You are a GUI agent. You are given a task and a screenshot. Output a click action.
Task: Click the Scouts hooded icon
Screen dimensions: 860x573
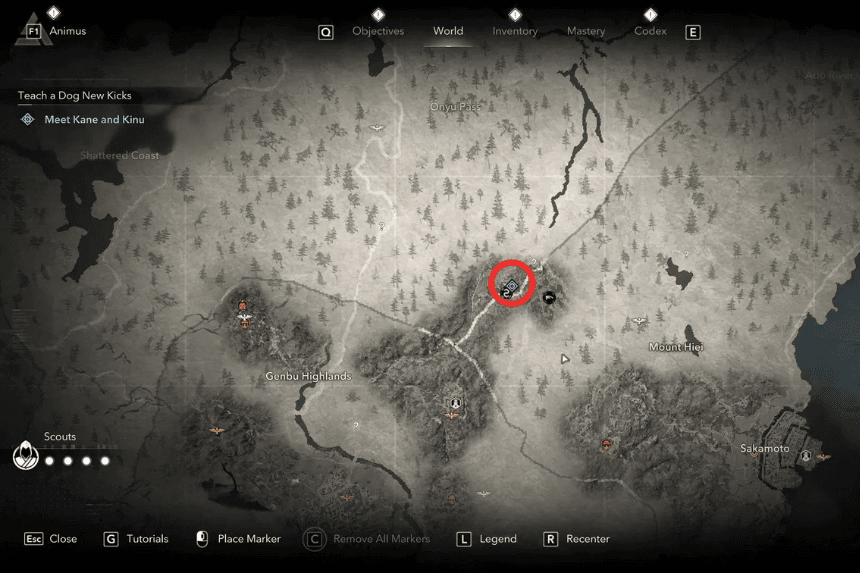tap(25, 456)
